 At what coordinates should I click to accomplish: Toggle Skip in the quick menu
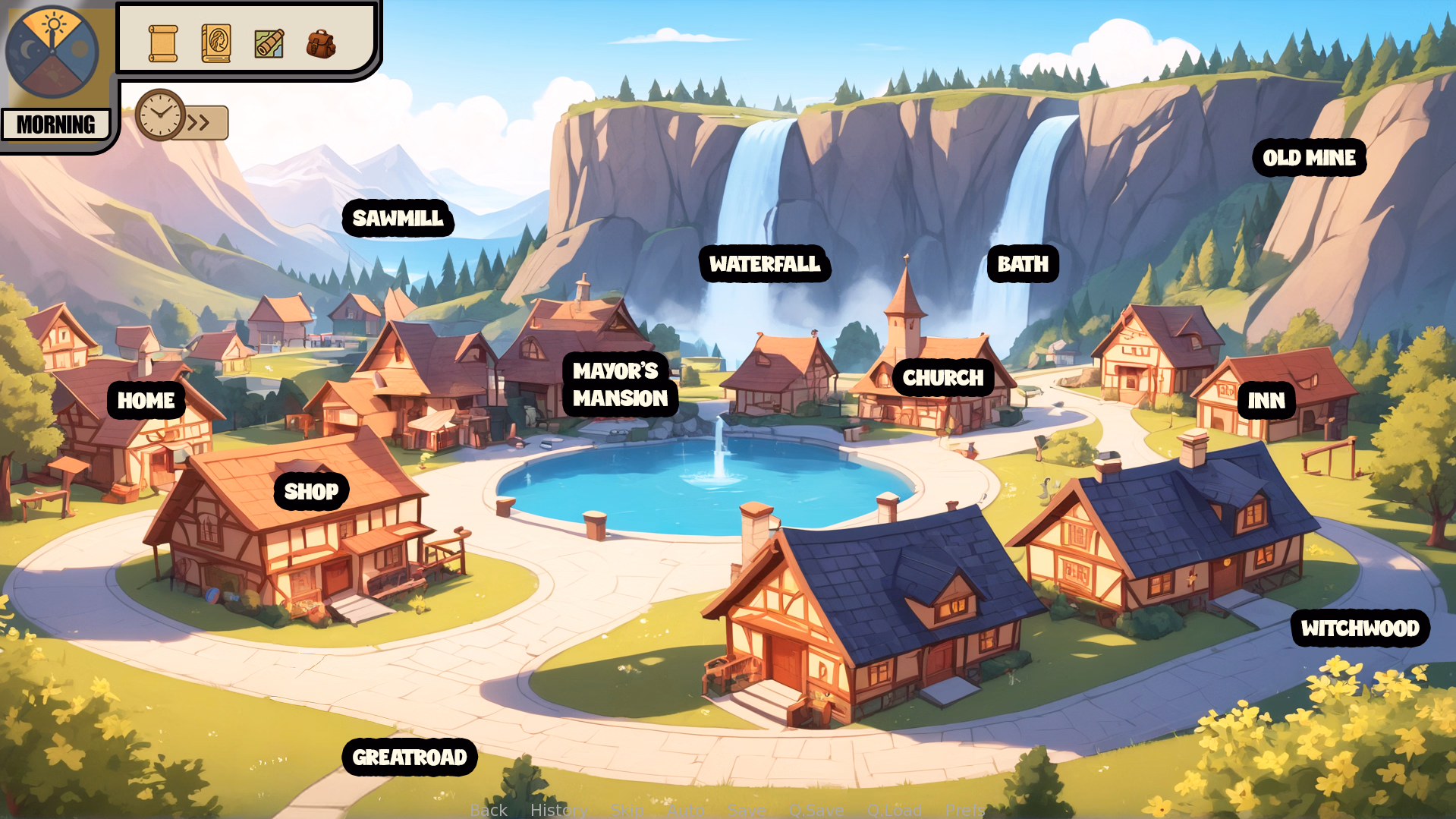(x=627, y=810)
